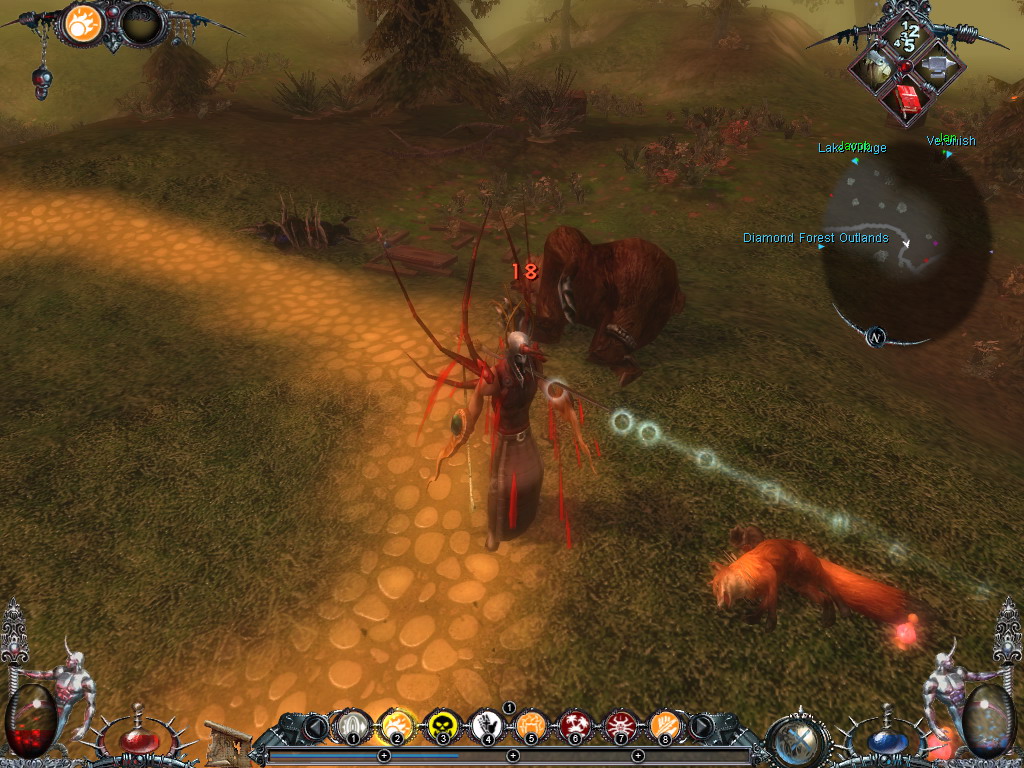Trigger the orange fist skill in slot 5
This screenshot has width=1024, height=768.
point(531,724)
